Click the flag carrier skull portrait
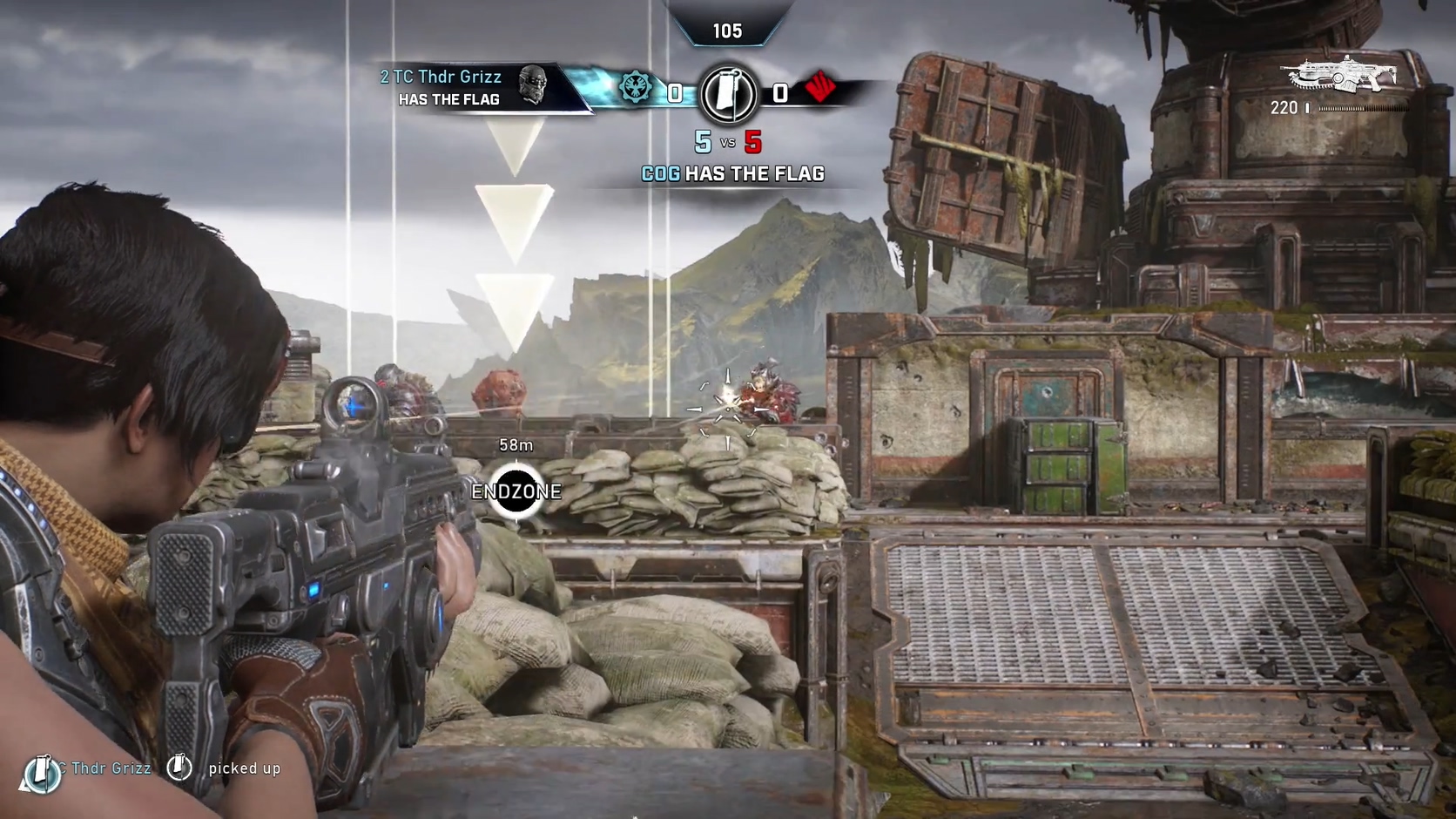 click(x=532, y=85)
